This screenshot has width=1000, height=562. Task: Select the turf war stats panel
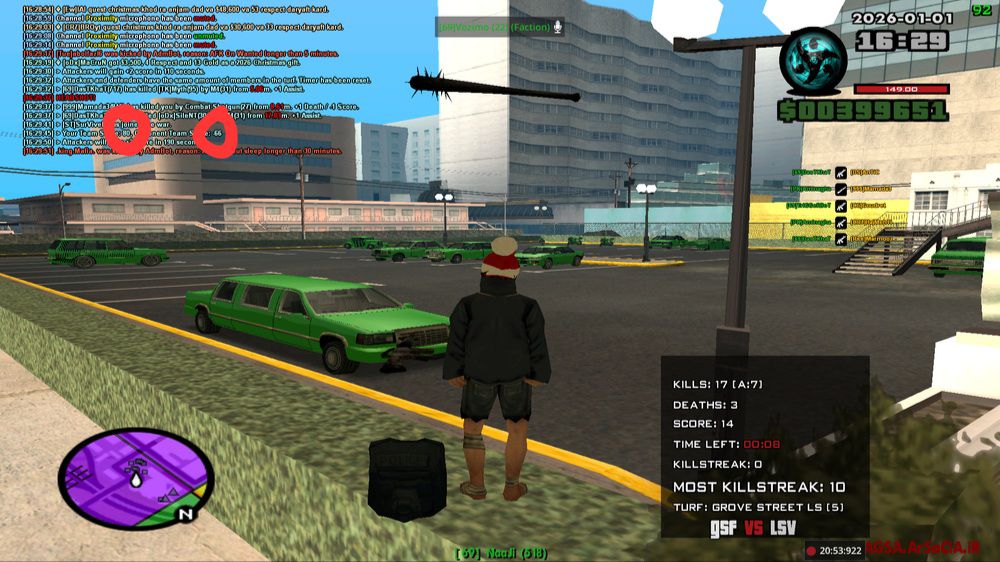click(x=765, y=448)
